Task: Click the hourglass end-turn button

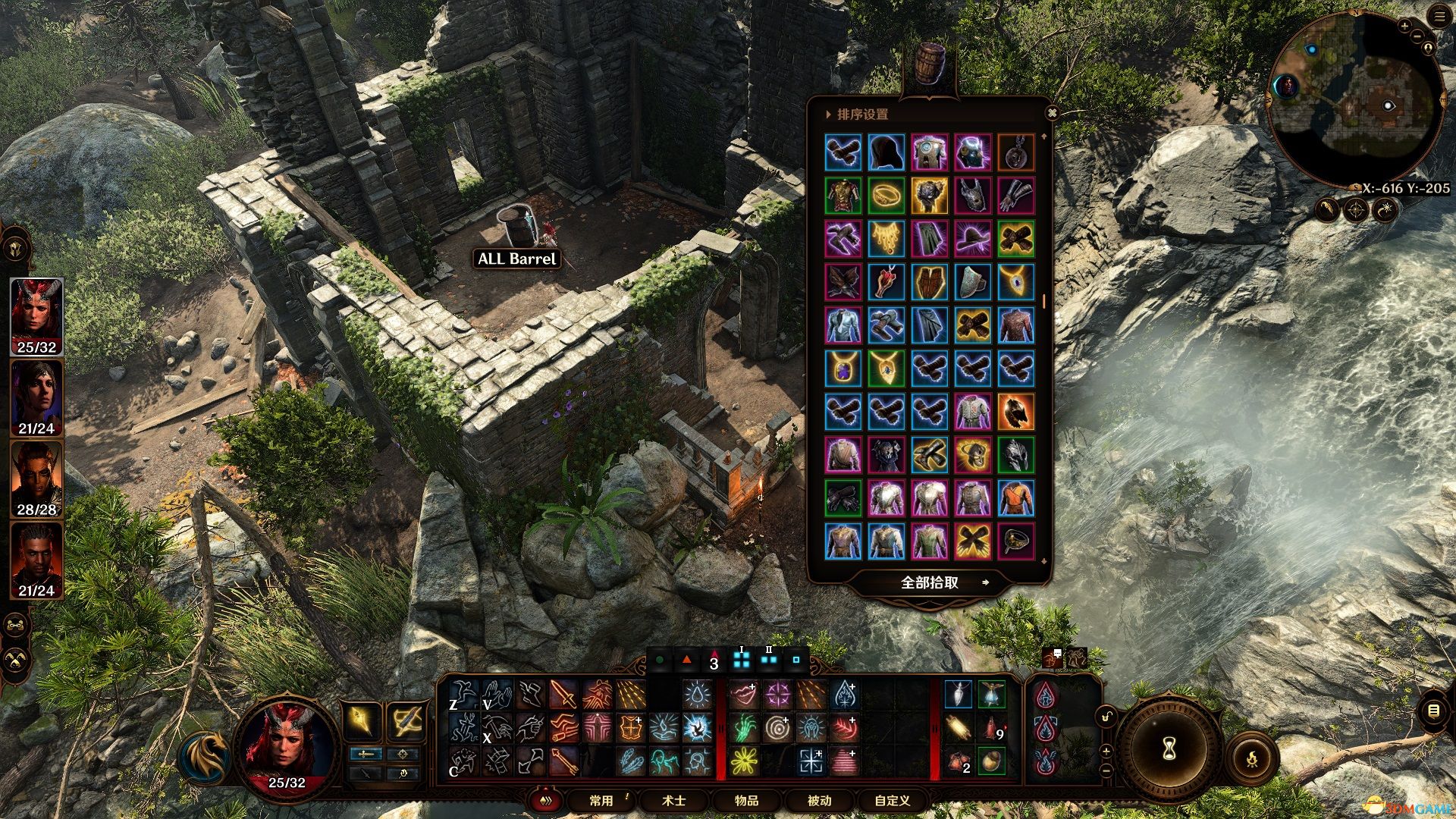Action: coord(1169,748)
